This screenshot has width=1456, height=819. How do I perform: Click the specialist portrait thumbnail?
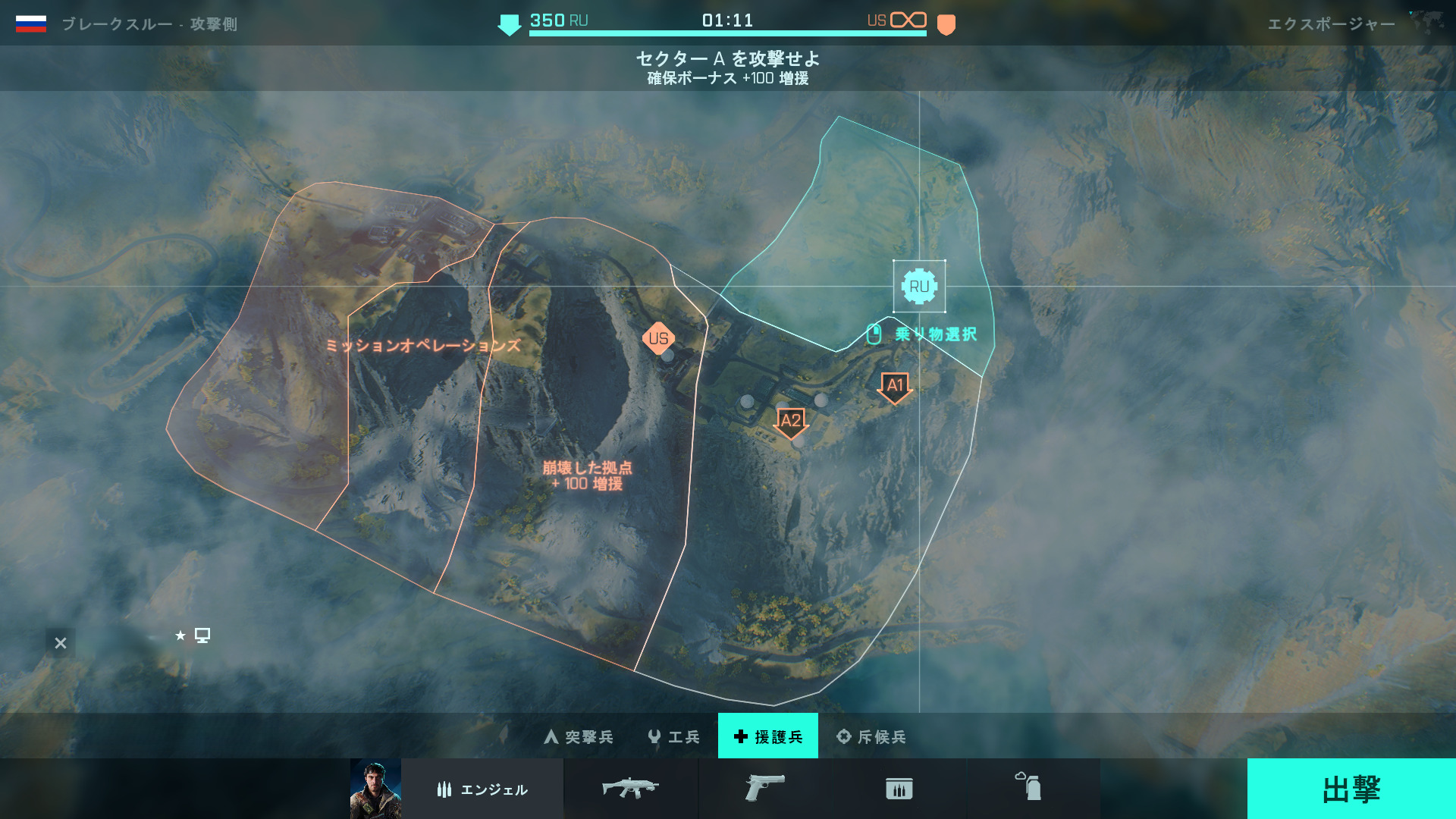tap(375, 789)
